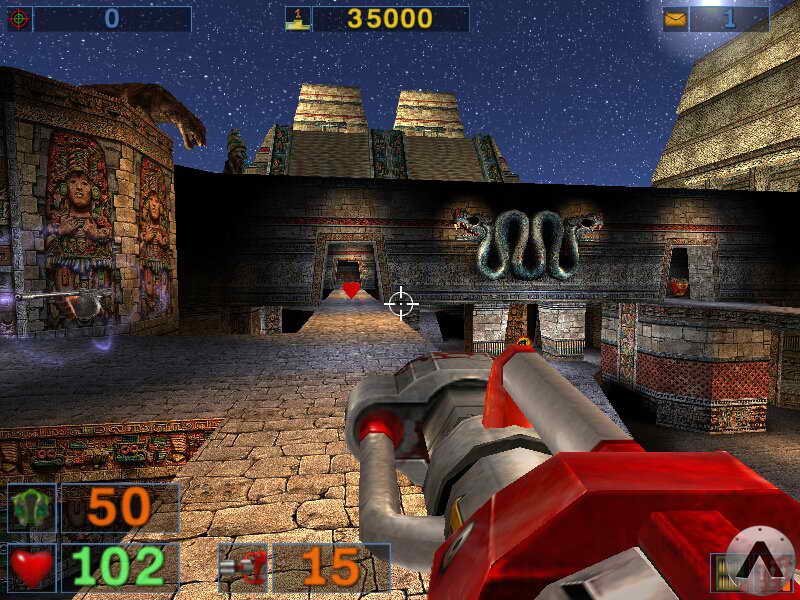Click the gold podium score icon
The width and height of the screenshot is (800, 600).
[x=297, y=18]
